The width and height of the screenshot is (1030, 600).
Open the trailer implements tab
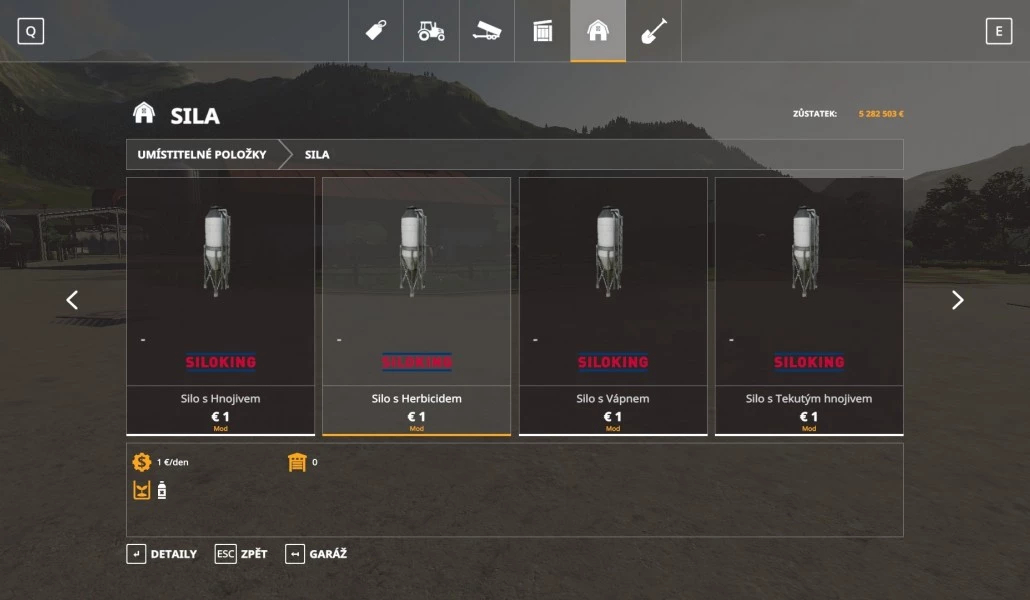[x=487, y=31]
